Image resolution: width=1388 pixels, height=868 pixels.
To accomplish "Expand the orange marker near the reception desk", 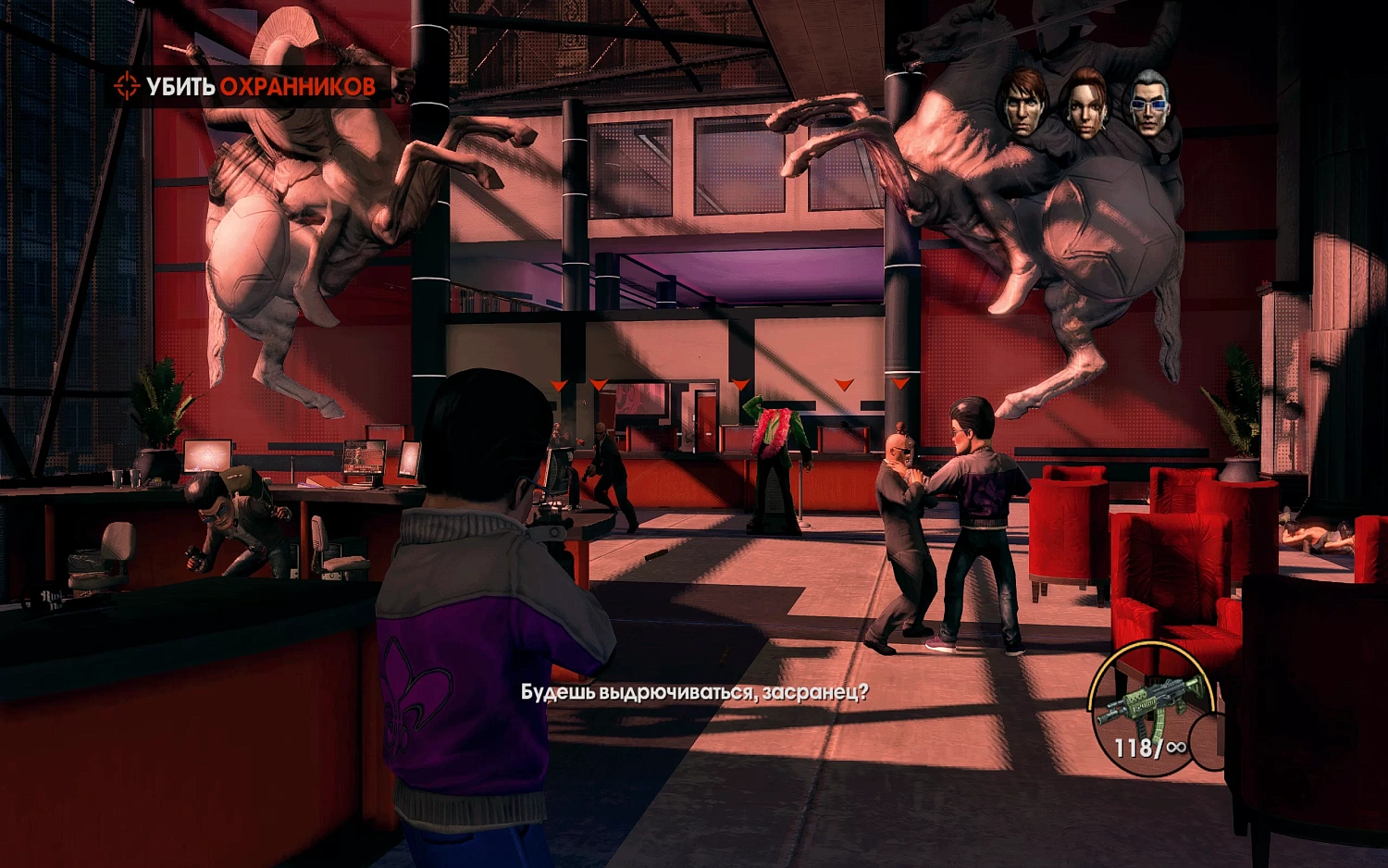I will click(844, 381).
